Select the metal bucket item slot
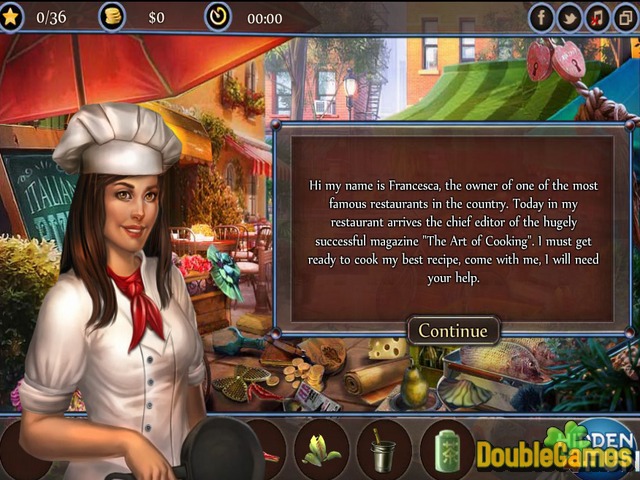The image size is (640, 480). pyautogui.click(x=384, y=447)
